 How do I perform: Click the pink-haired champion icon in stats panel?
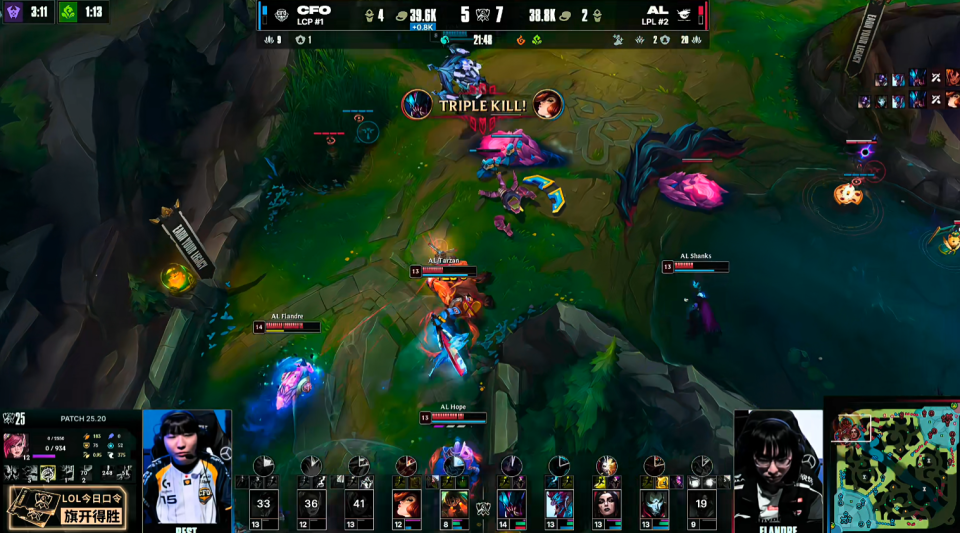tap(16, 443)
